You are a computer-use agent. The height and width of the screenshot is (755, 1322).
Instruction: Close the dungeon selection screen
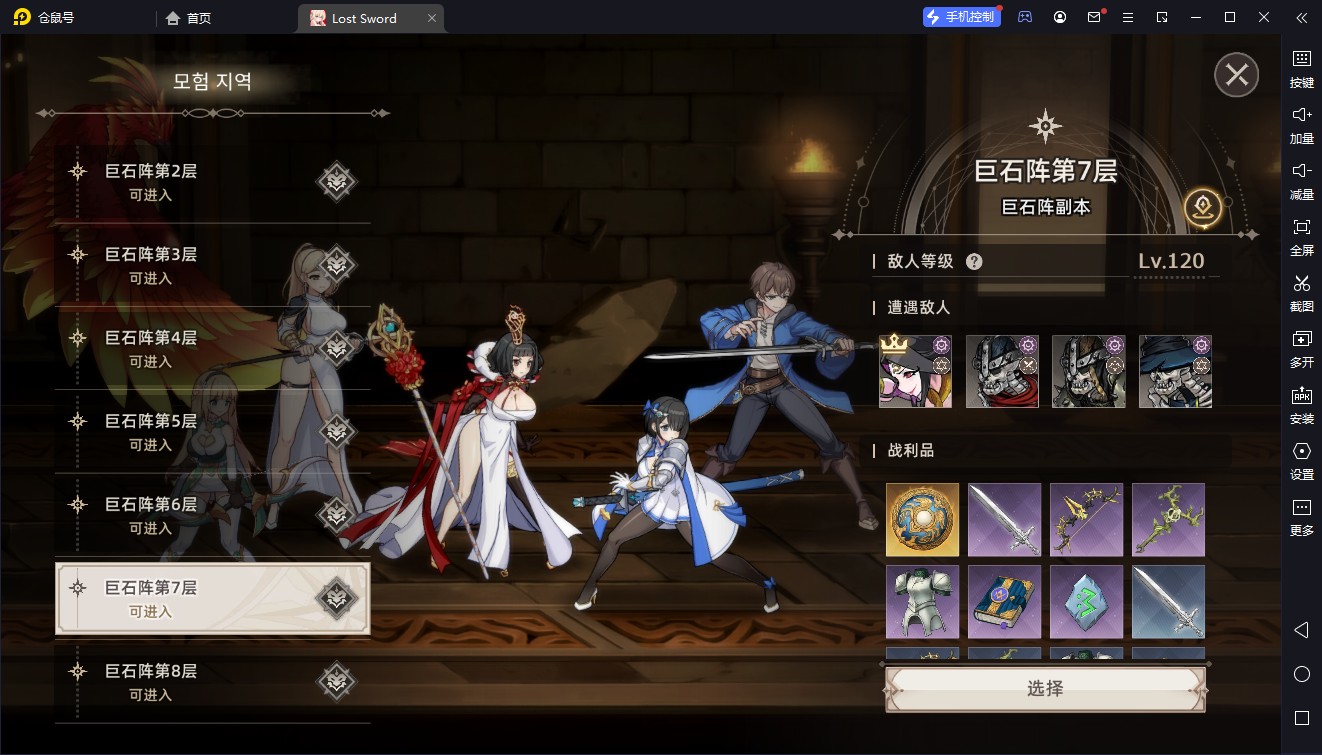tap(1236, 75)
